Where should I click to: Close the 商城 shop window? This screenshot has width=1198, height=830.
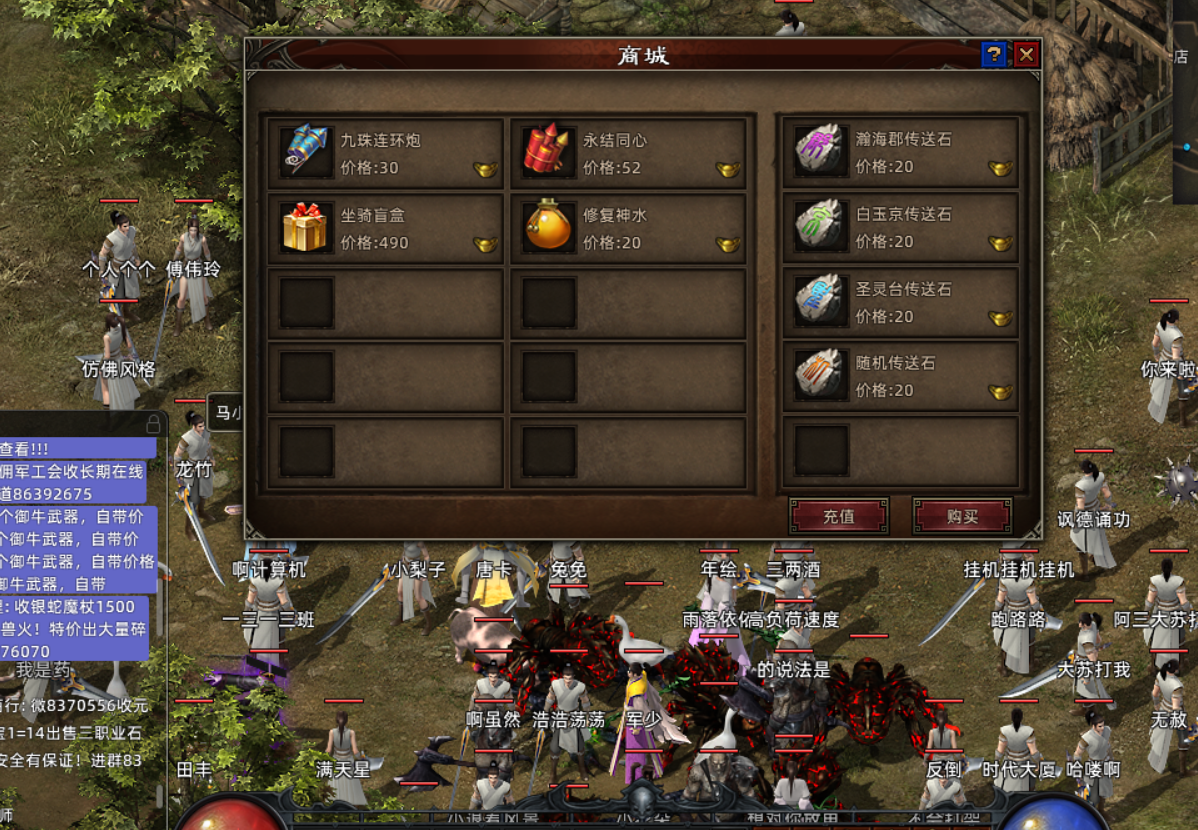click(1026, 54)
